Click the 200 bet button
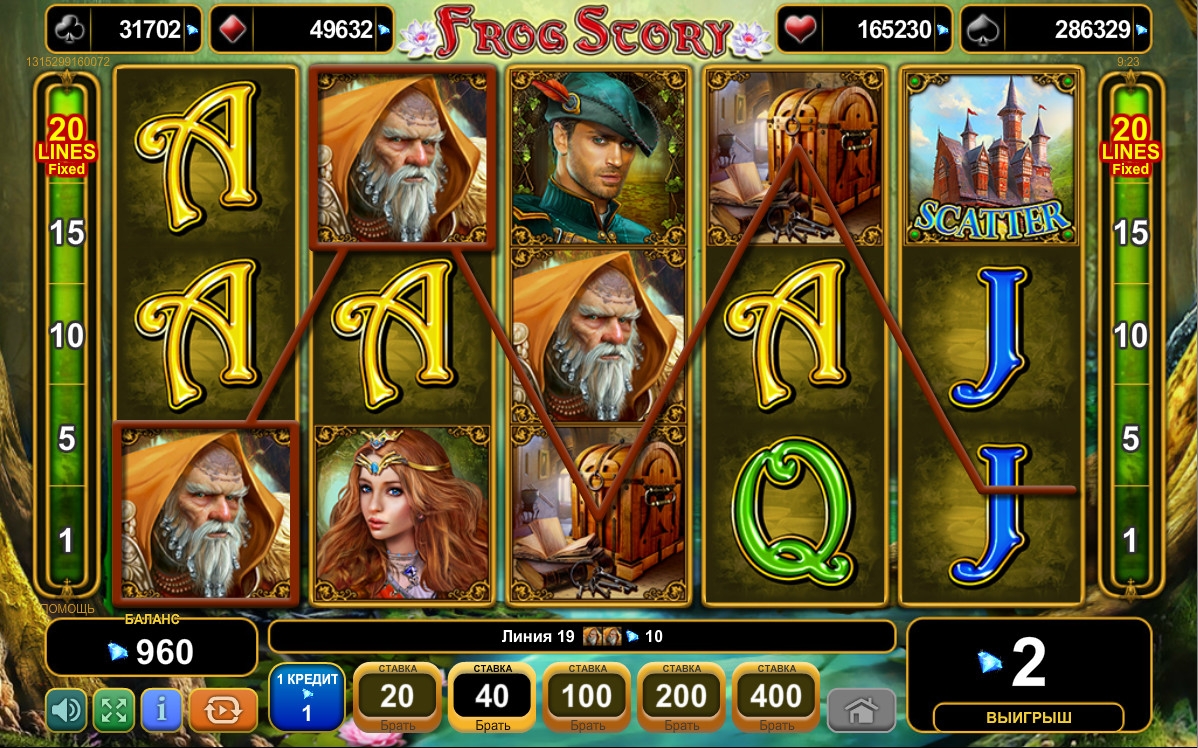Viewport: 1198px width, 748px height. coord(681,696)
